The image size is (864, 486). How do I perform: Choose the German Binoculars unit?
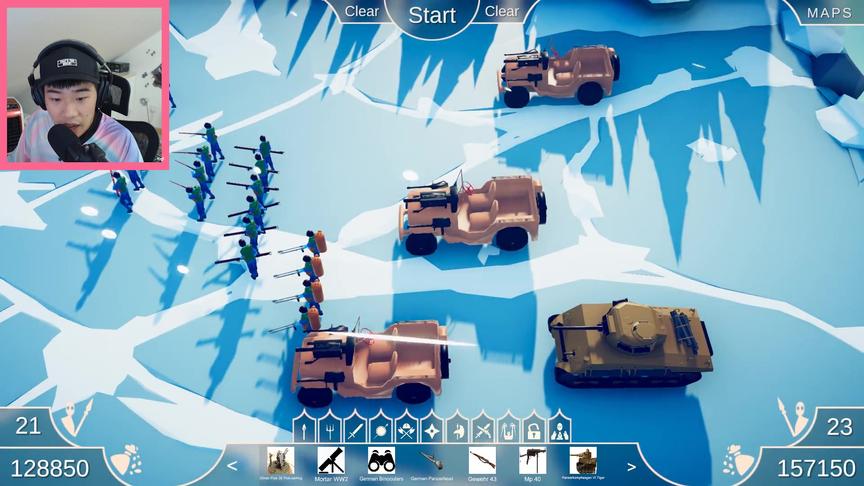[x=381, y=463]
